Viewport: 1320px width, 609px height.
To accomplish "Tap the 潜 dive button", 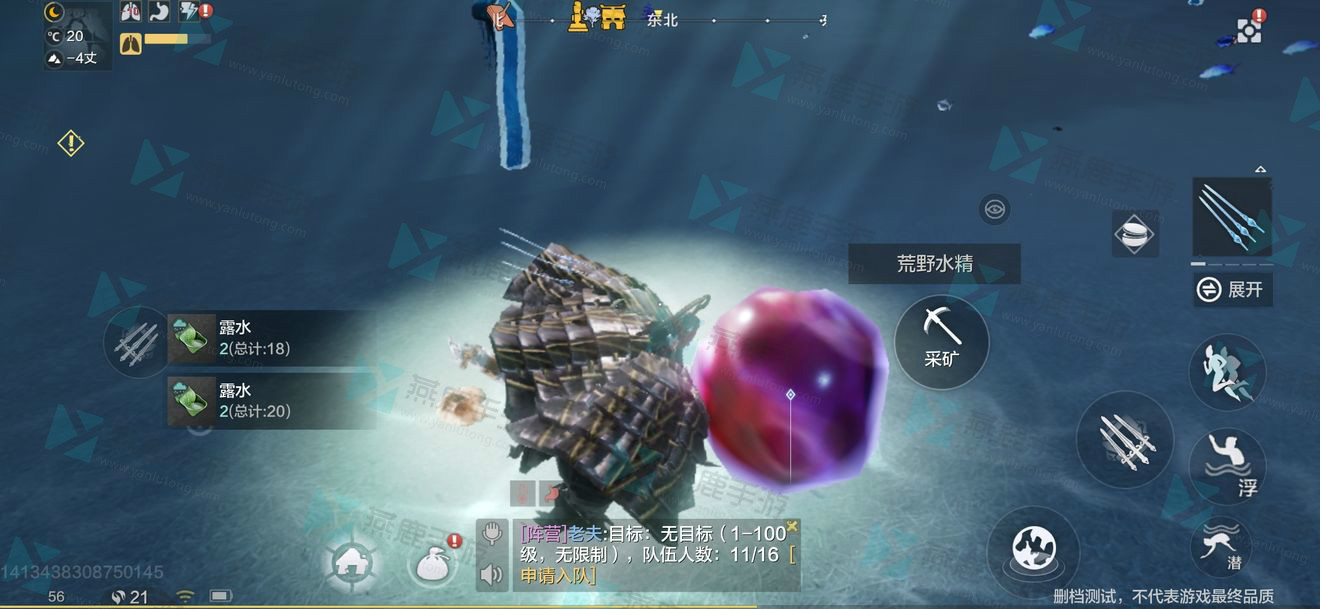I will click(1221, 545).
